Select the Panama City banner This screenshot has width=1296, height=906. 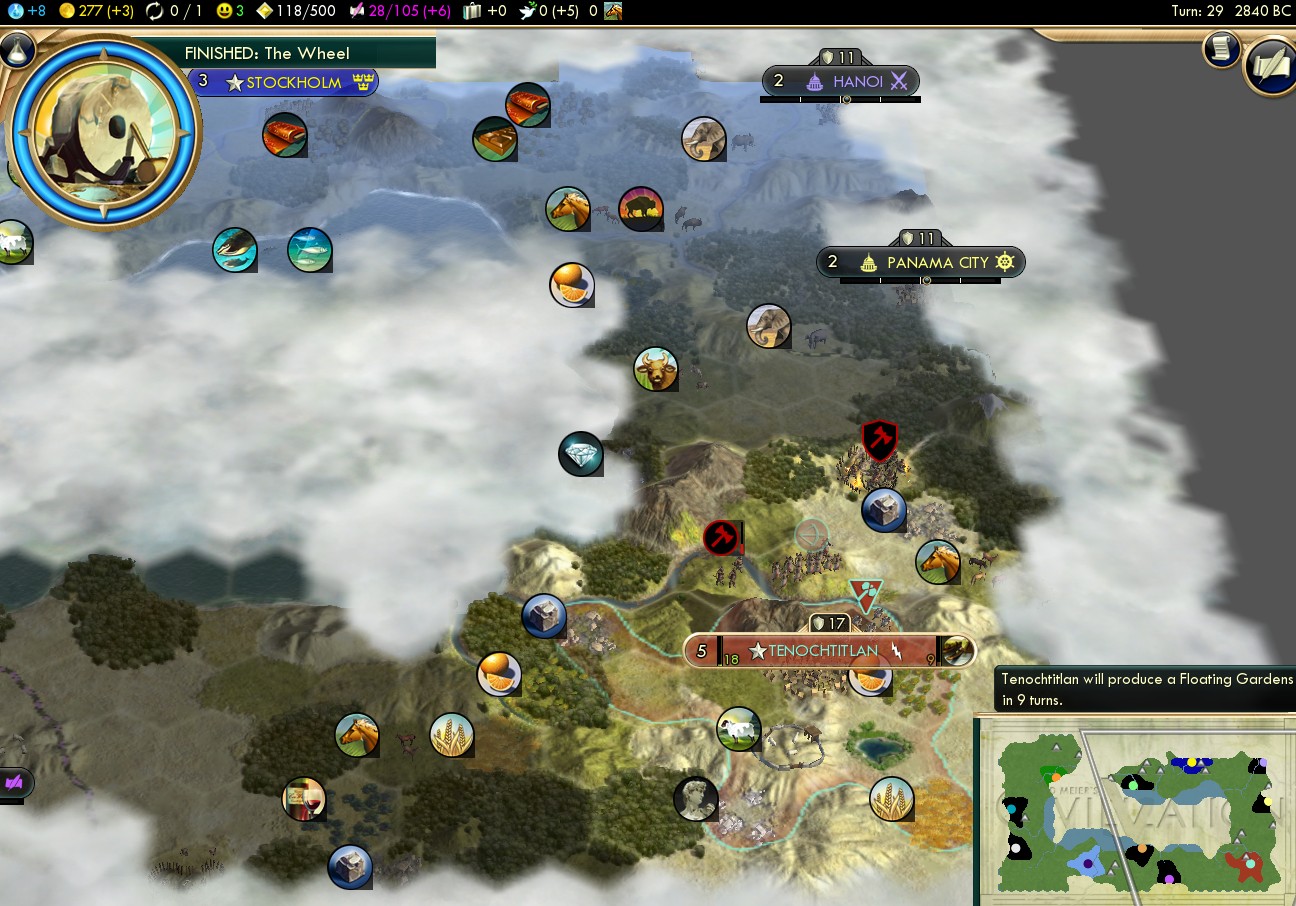[937, 263]
